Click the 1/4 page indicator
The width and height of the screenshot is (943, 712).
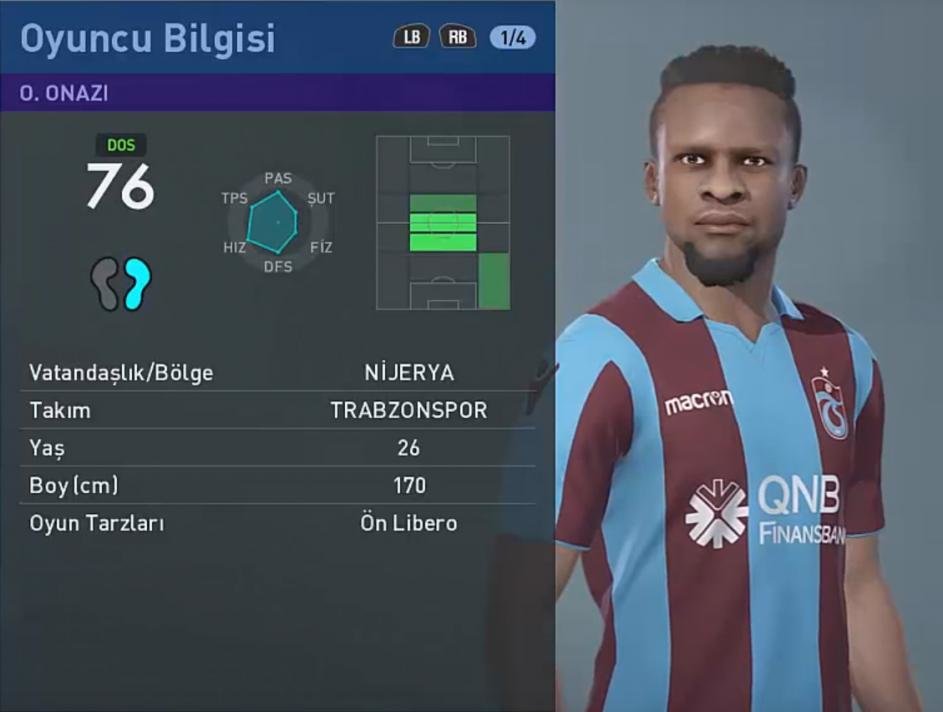[512, 38]
